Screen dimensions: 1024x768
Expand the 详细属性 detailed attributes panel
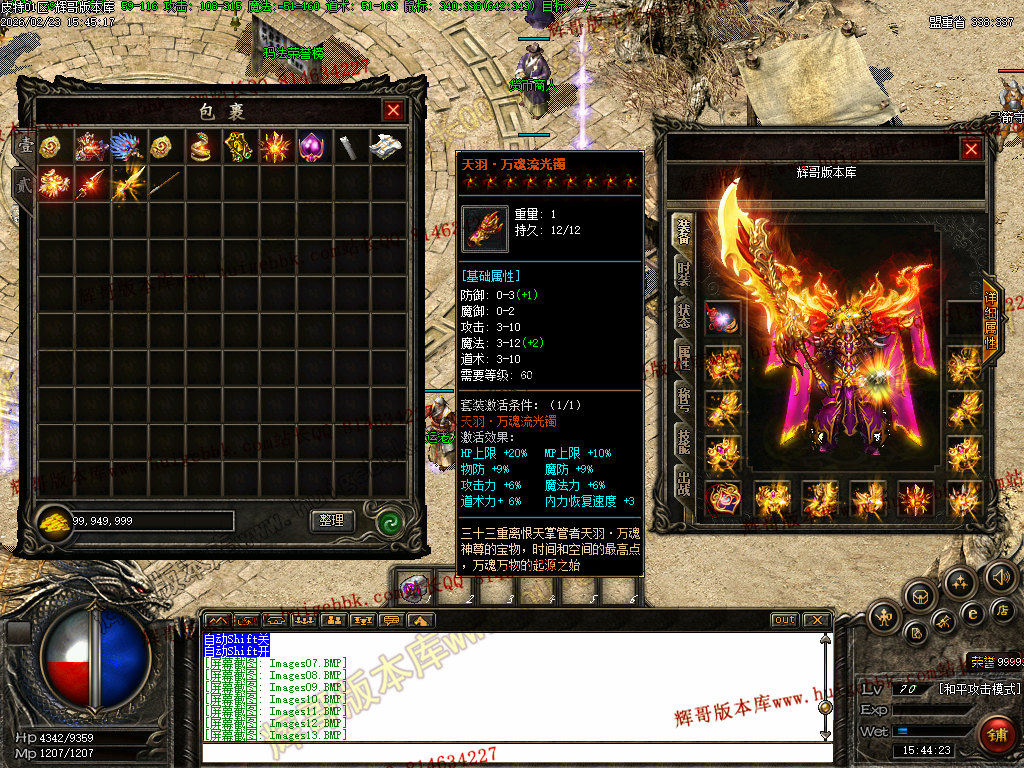point(990,322)
